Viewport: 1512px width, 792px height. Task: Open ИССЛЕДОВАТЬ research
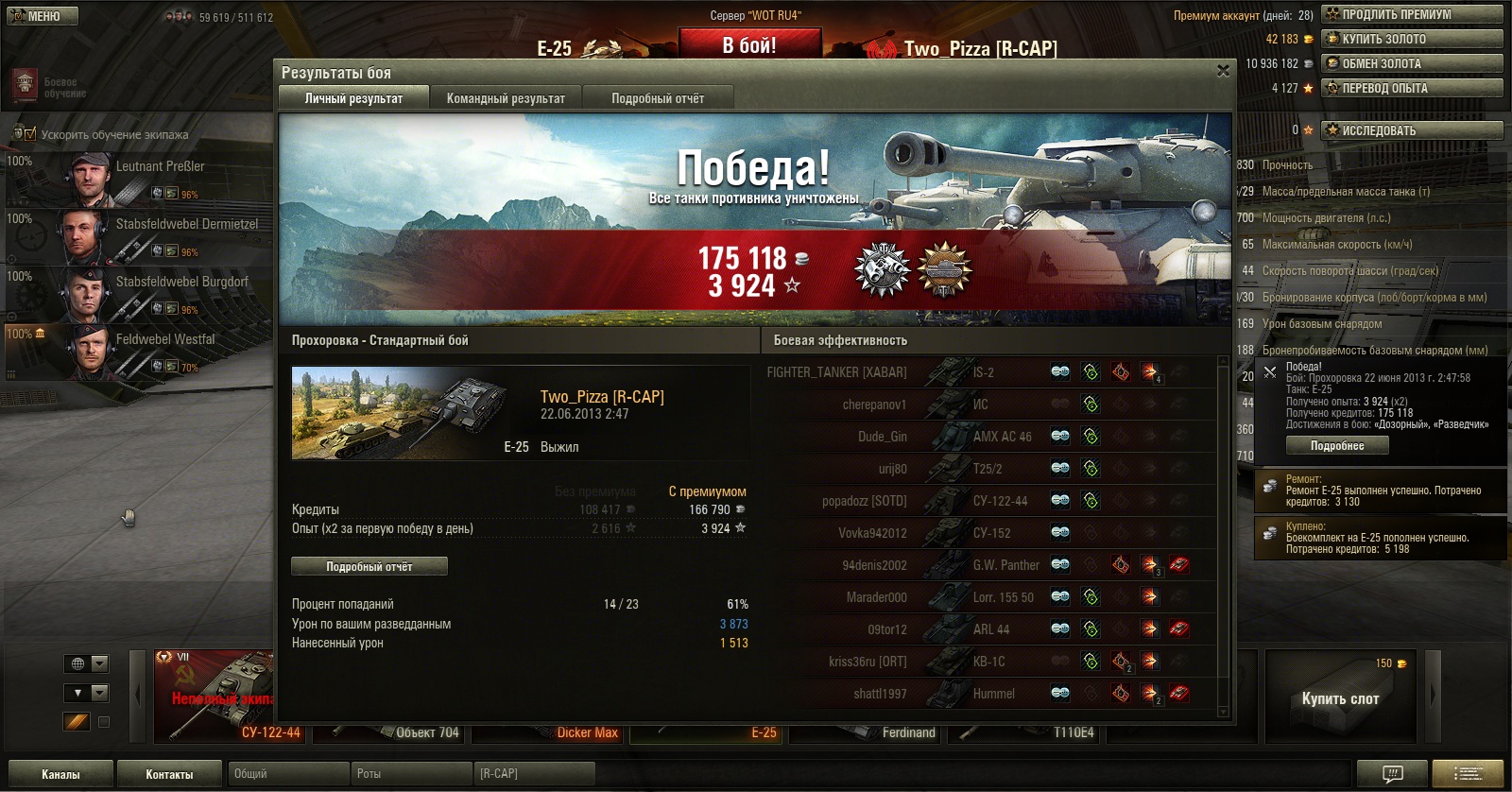tap(1412, 130)
